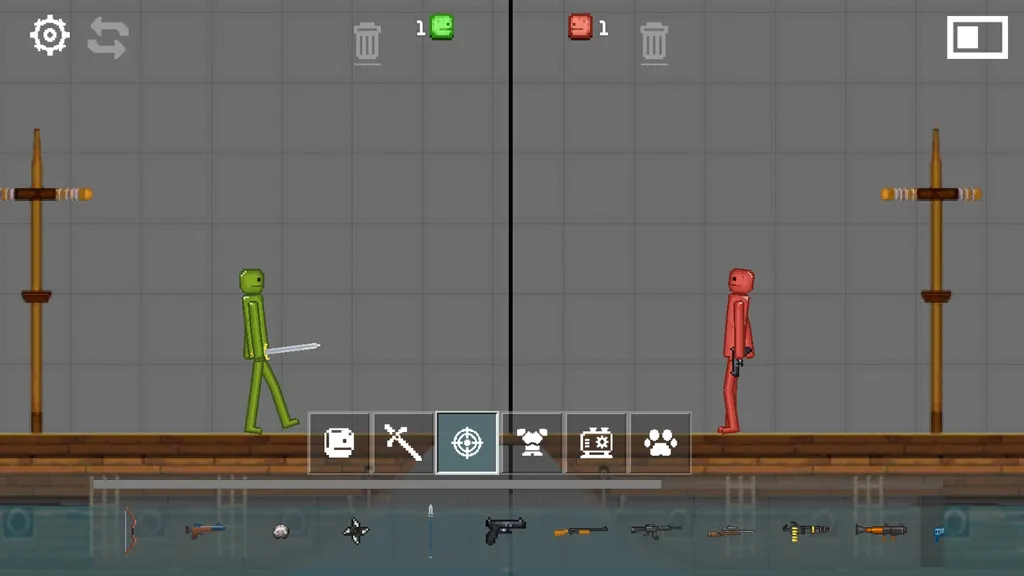Select the crosshair ranged weapons tab
This screenshot has width=1024, height=576.
(467, 442)
